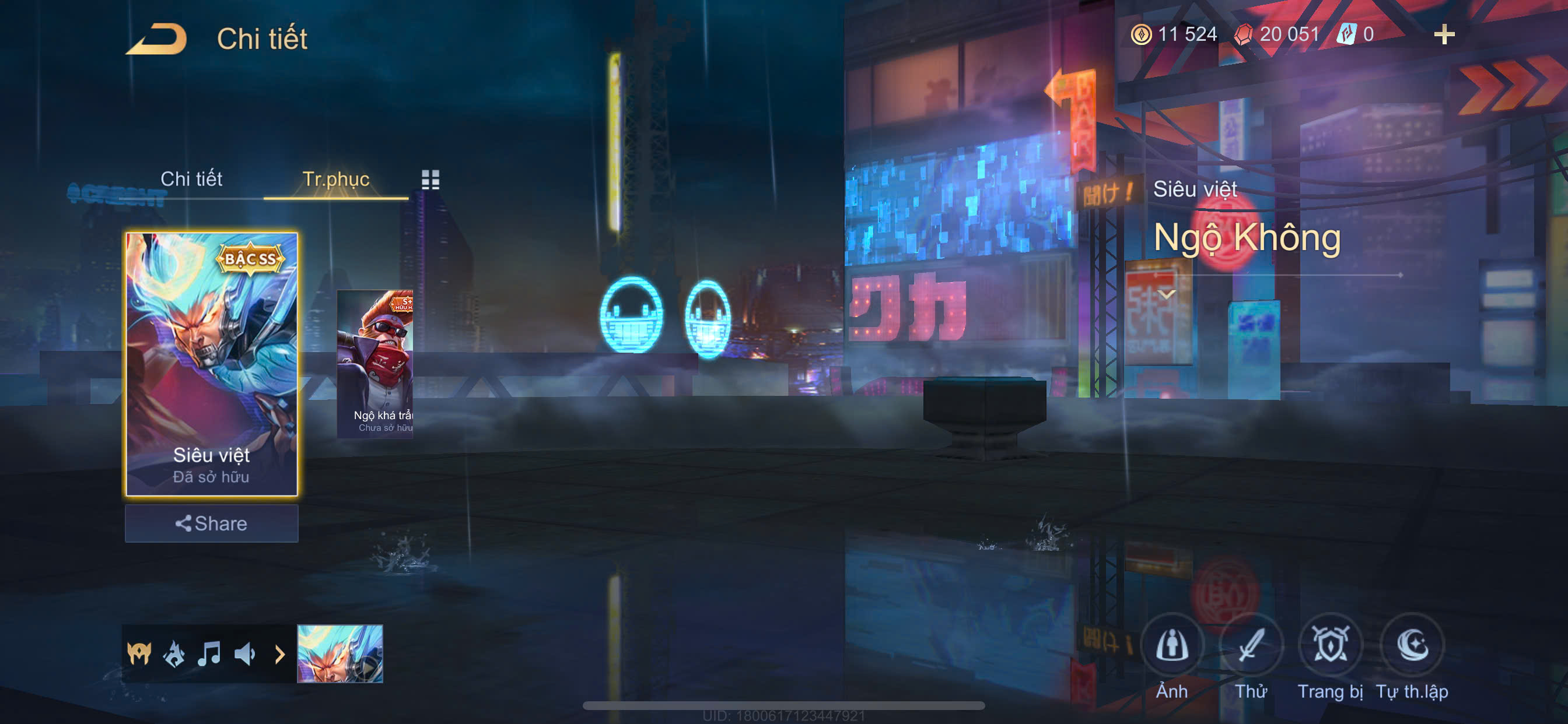Play the skin preview video thumbnail
The image size is (1568, 724).
[339, 654]
